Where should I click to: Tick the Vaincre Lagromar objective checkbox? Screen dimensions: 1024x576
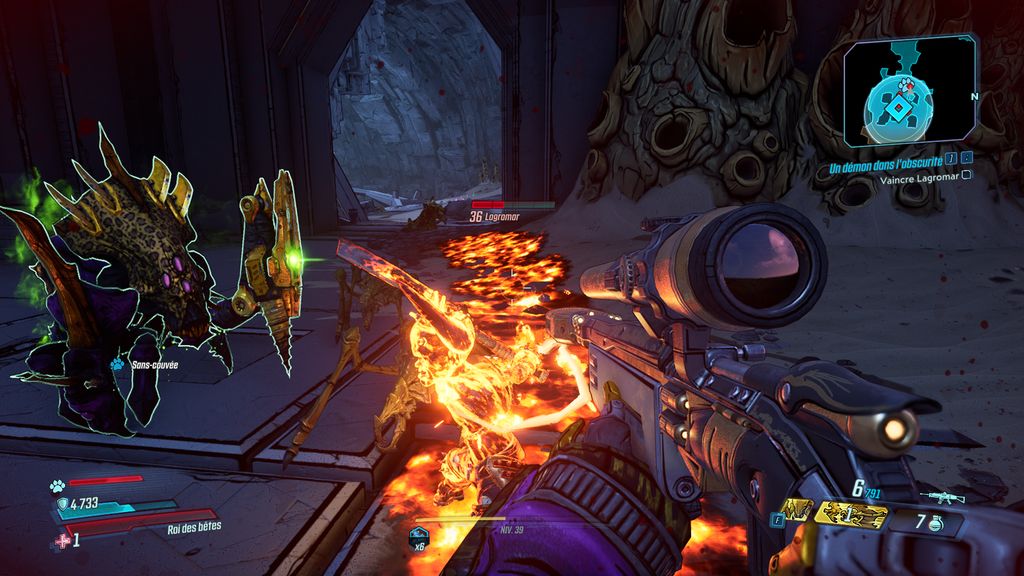967,175
